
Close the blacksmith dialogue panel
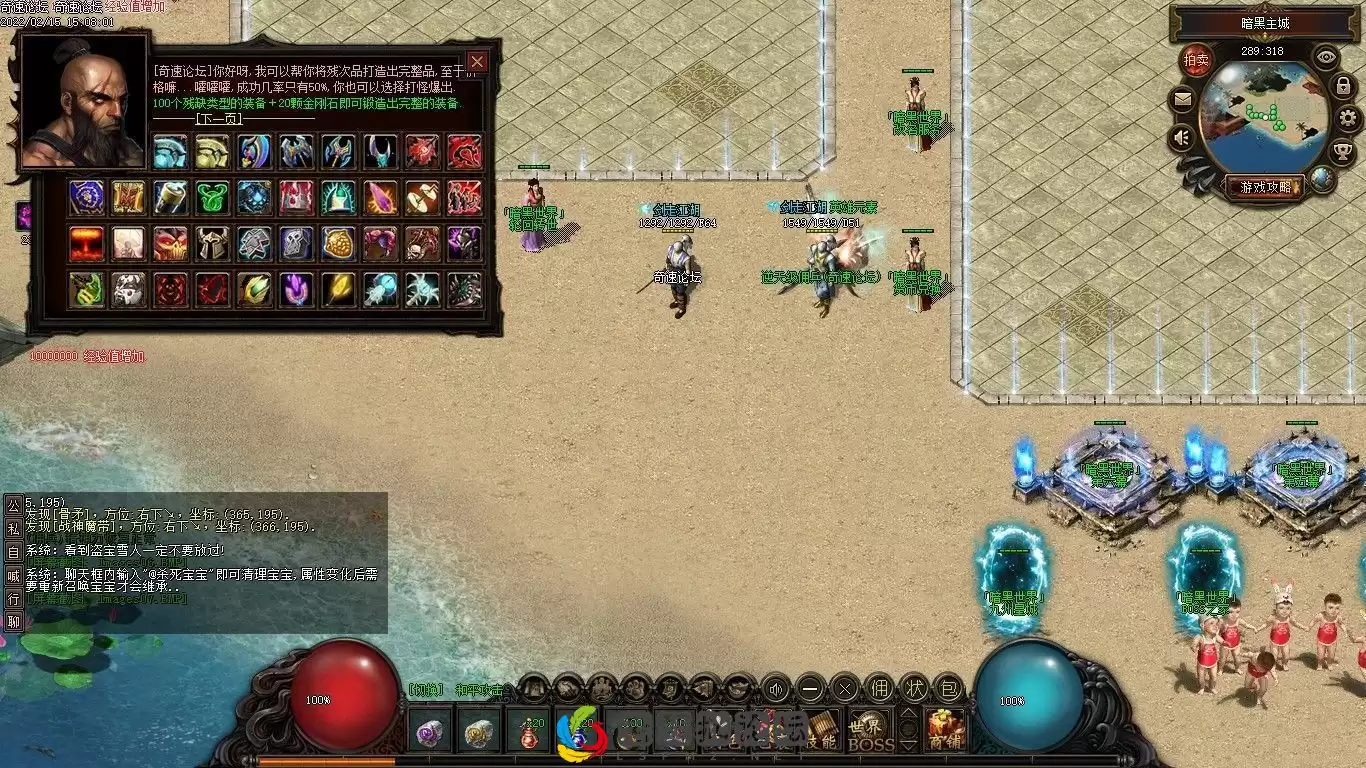coord(477,62)
